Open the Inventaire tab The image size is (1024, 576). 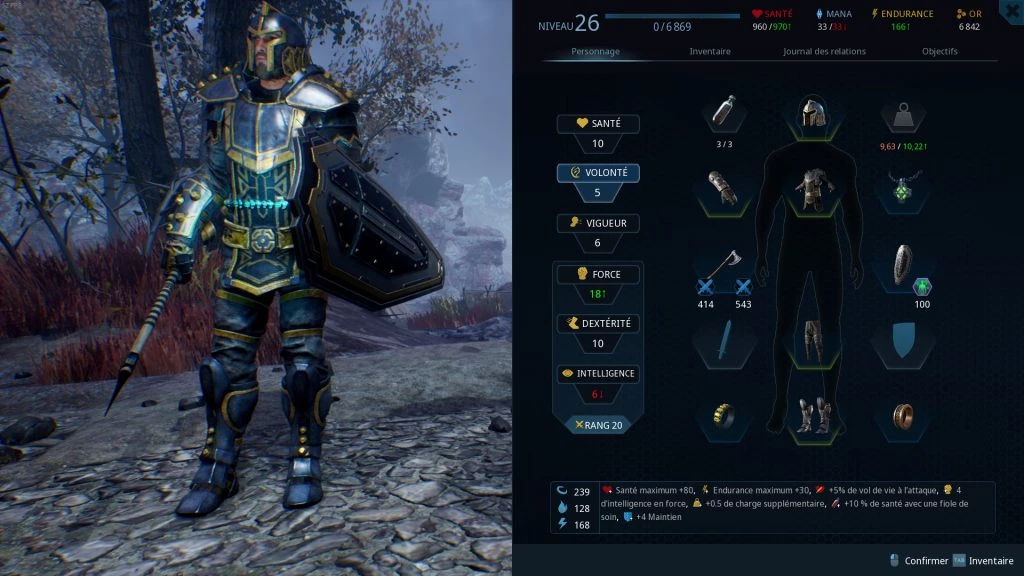pos(710,51)
